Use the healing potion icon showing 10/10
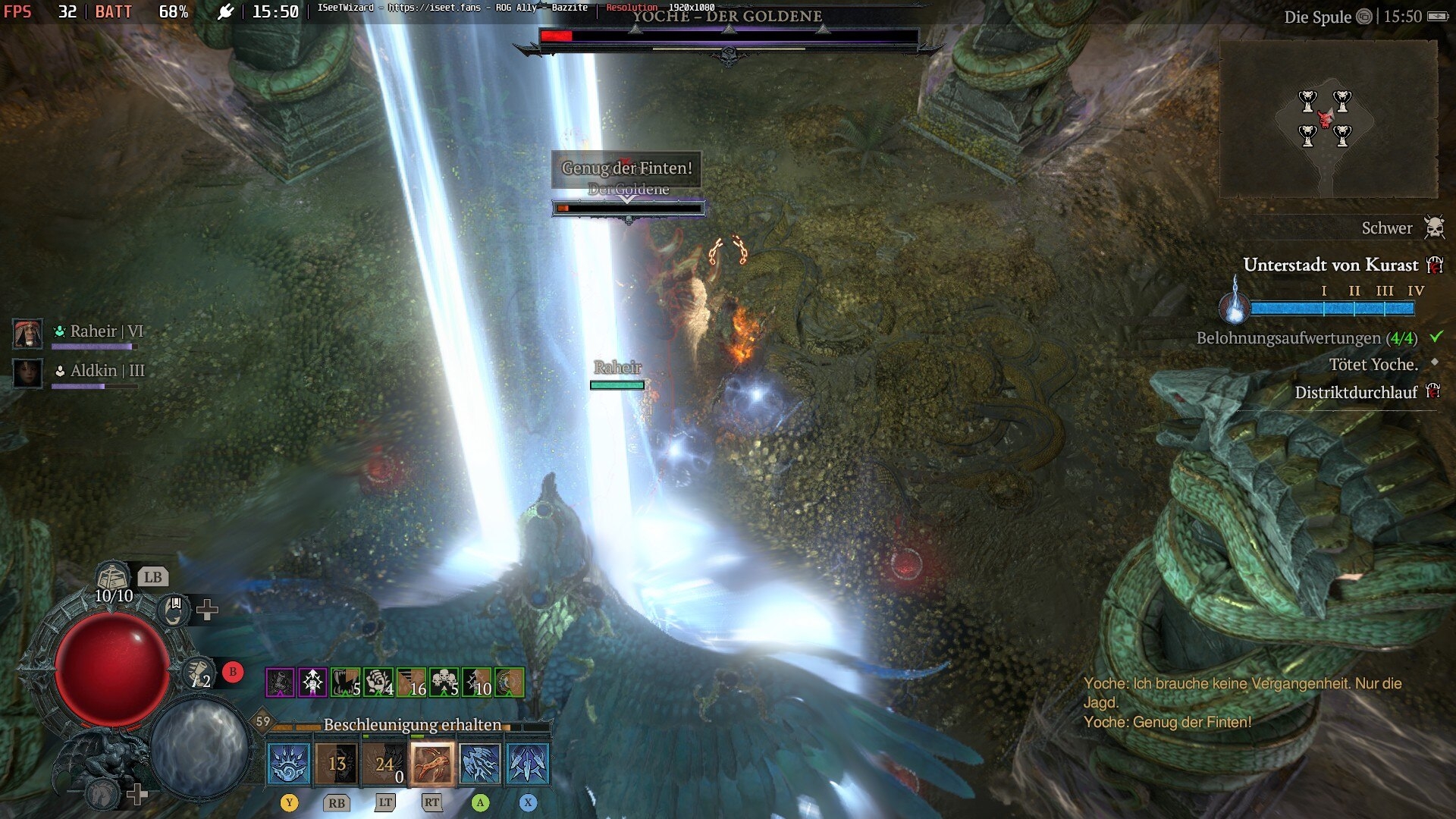Screen dimensions: 1456x819 point(112,579)
